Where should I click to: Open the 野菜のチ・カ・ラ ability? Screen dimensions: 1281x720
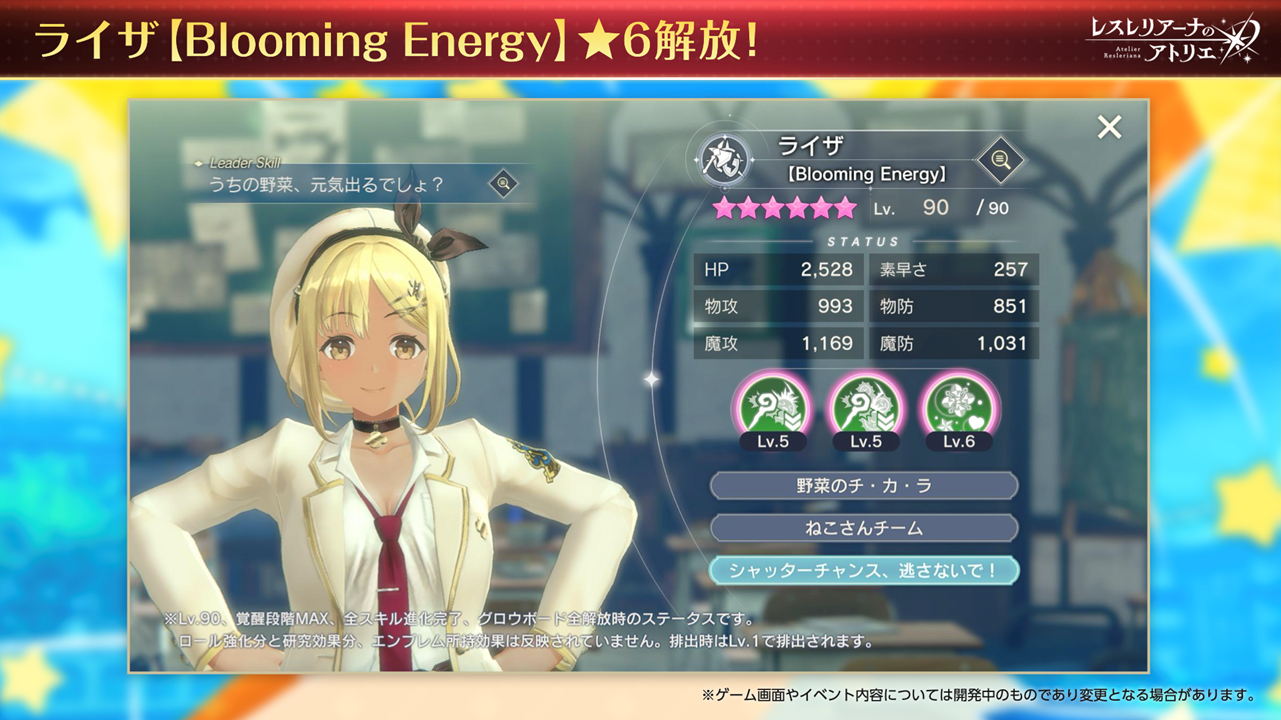click(864, 486)
